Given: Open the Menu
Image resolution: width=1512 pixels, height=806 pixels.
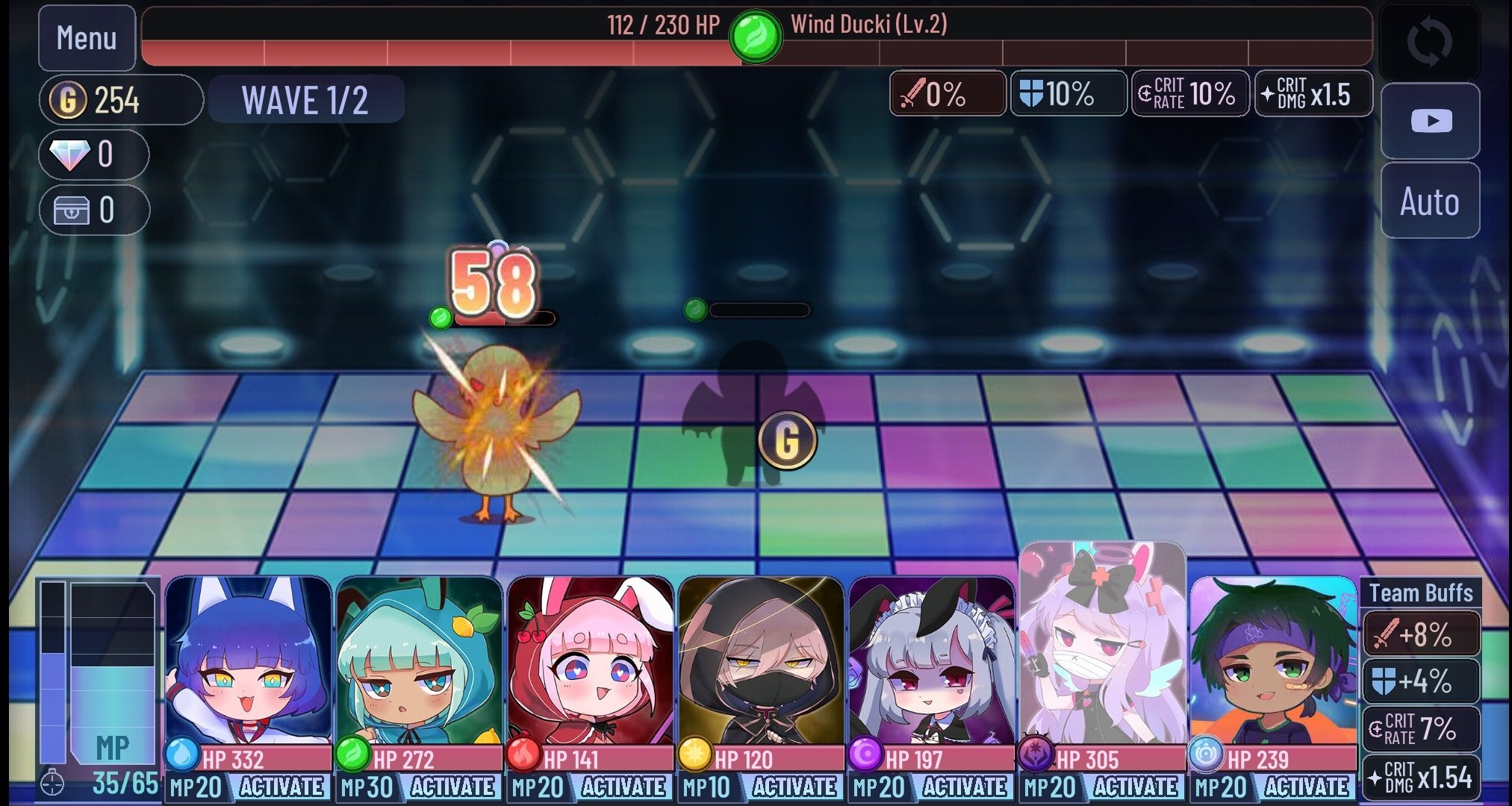Looking at the screenshot, I should tap(86, 36).
